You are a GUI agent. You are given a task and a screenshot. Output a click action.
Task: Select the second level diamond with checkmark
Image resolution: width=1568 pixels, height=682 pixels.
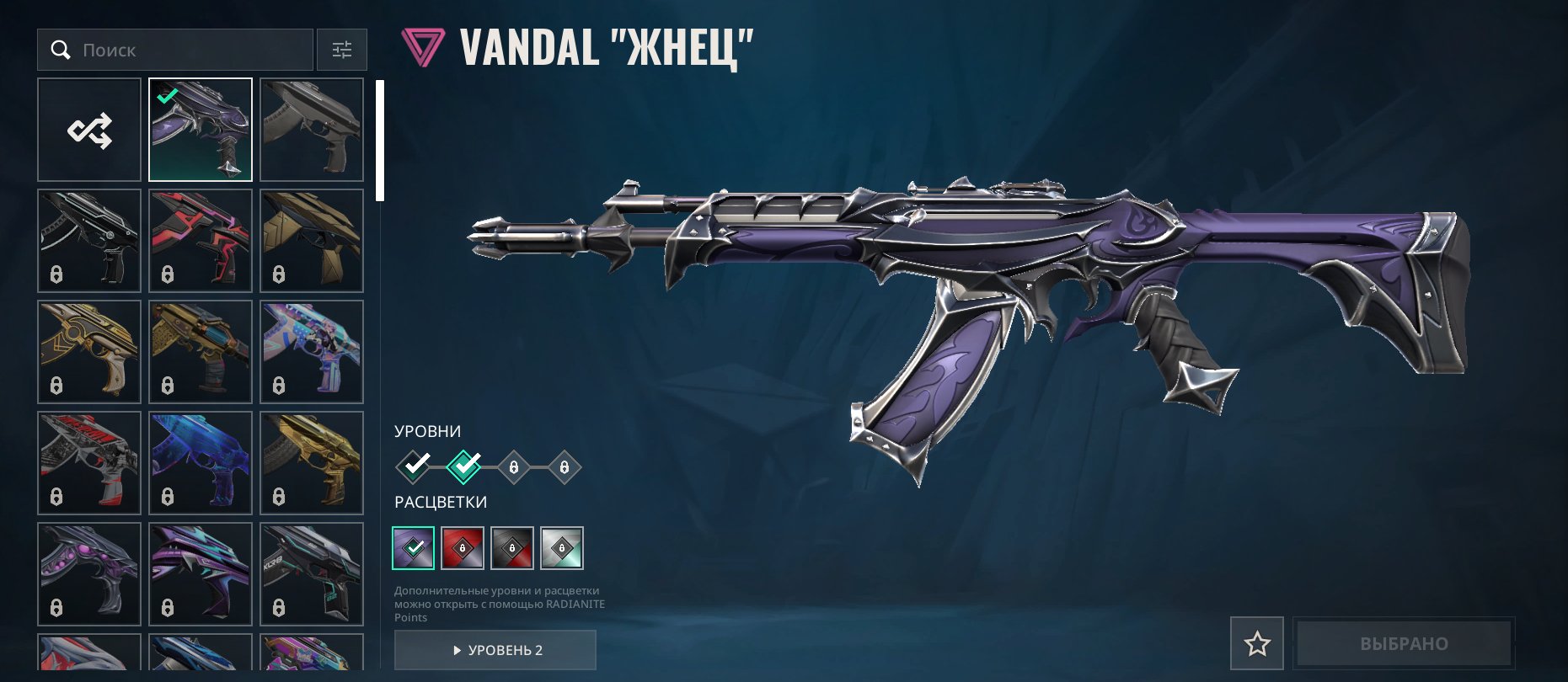tap(463, 466)
